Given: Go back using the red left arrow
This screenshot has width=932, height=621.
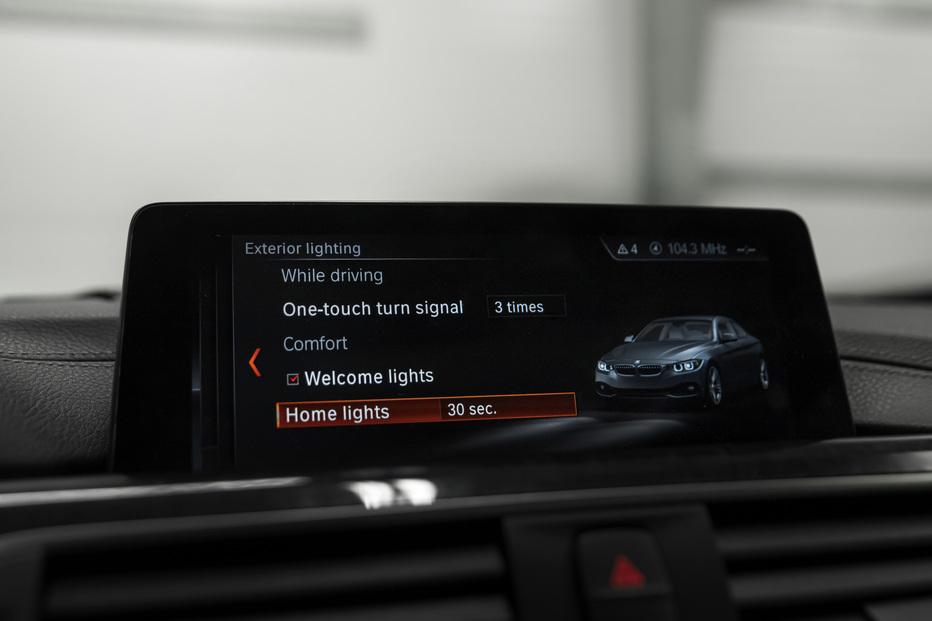Looking at the screenshot, I should coord(255,362).
